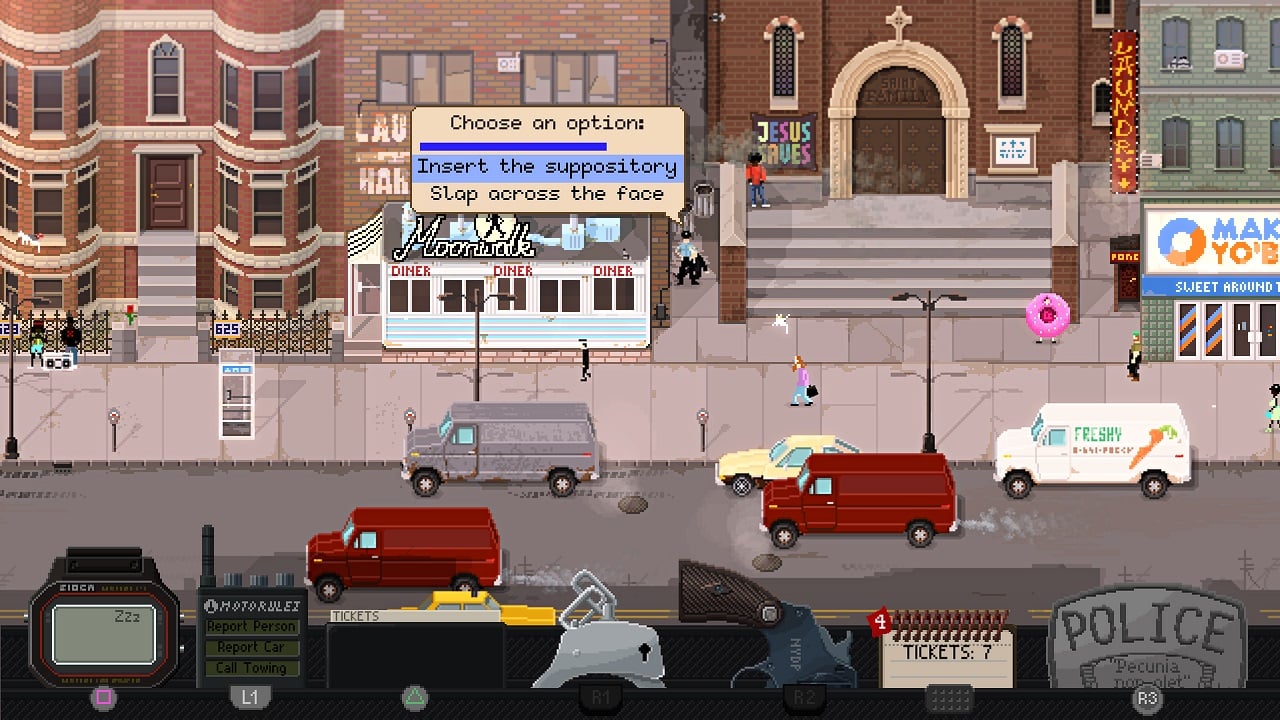
Task: Select the handcuffs tool
Action: 603,636
